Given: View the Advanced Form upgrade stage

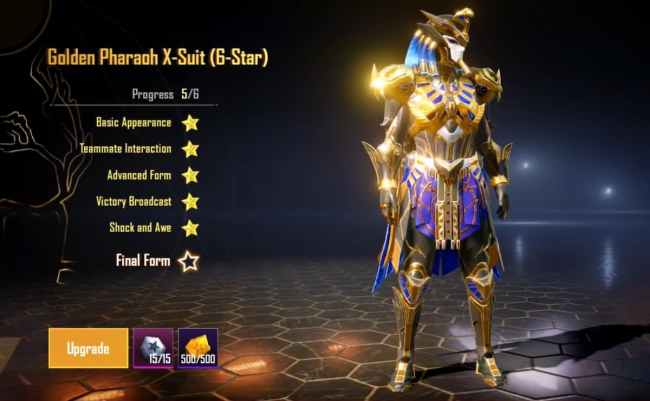Looking at the screenshot, I should (189, 175).
